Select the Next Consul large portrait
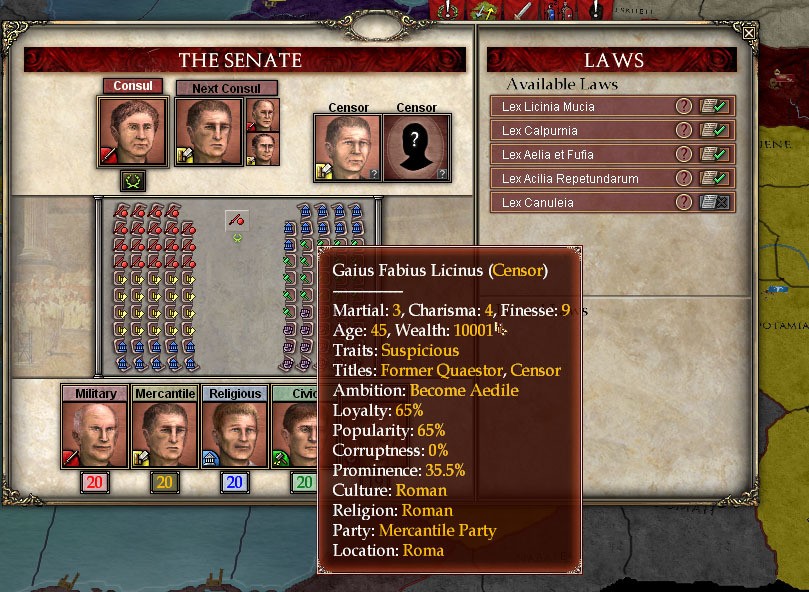The image size is (809, 592). 209,131
